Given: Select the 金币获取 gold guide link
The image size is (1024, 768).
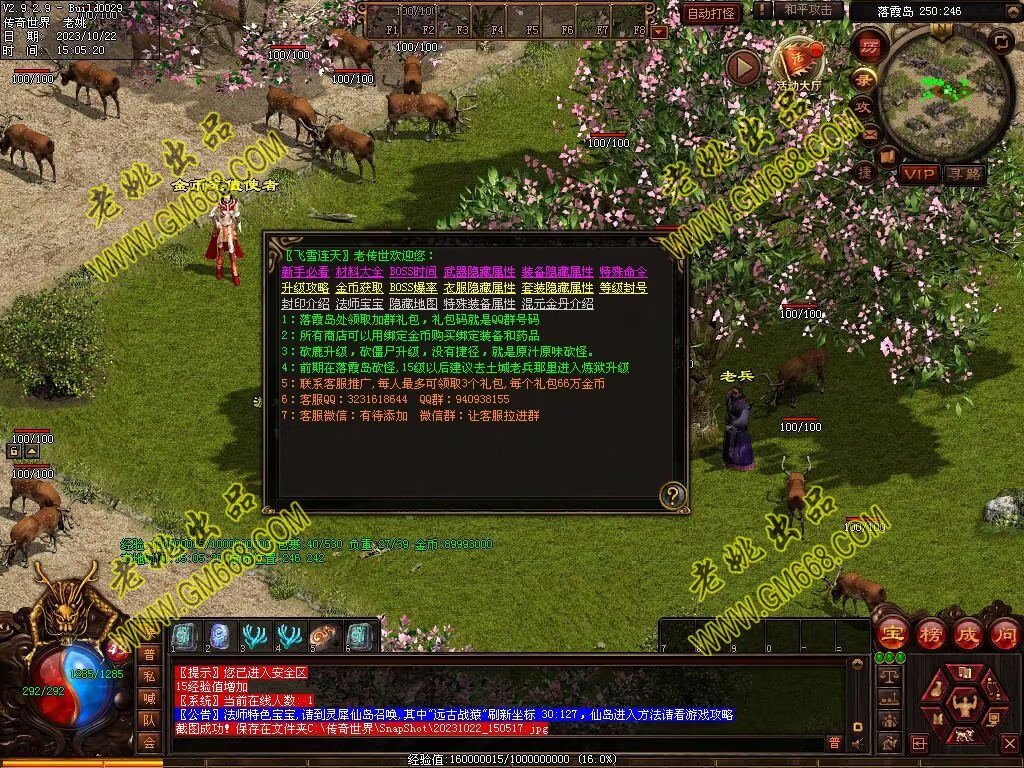Looking at the screenshot, I should pos(359,288).
